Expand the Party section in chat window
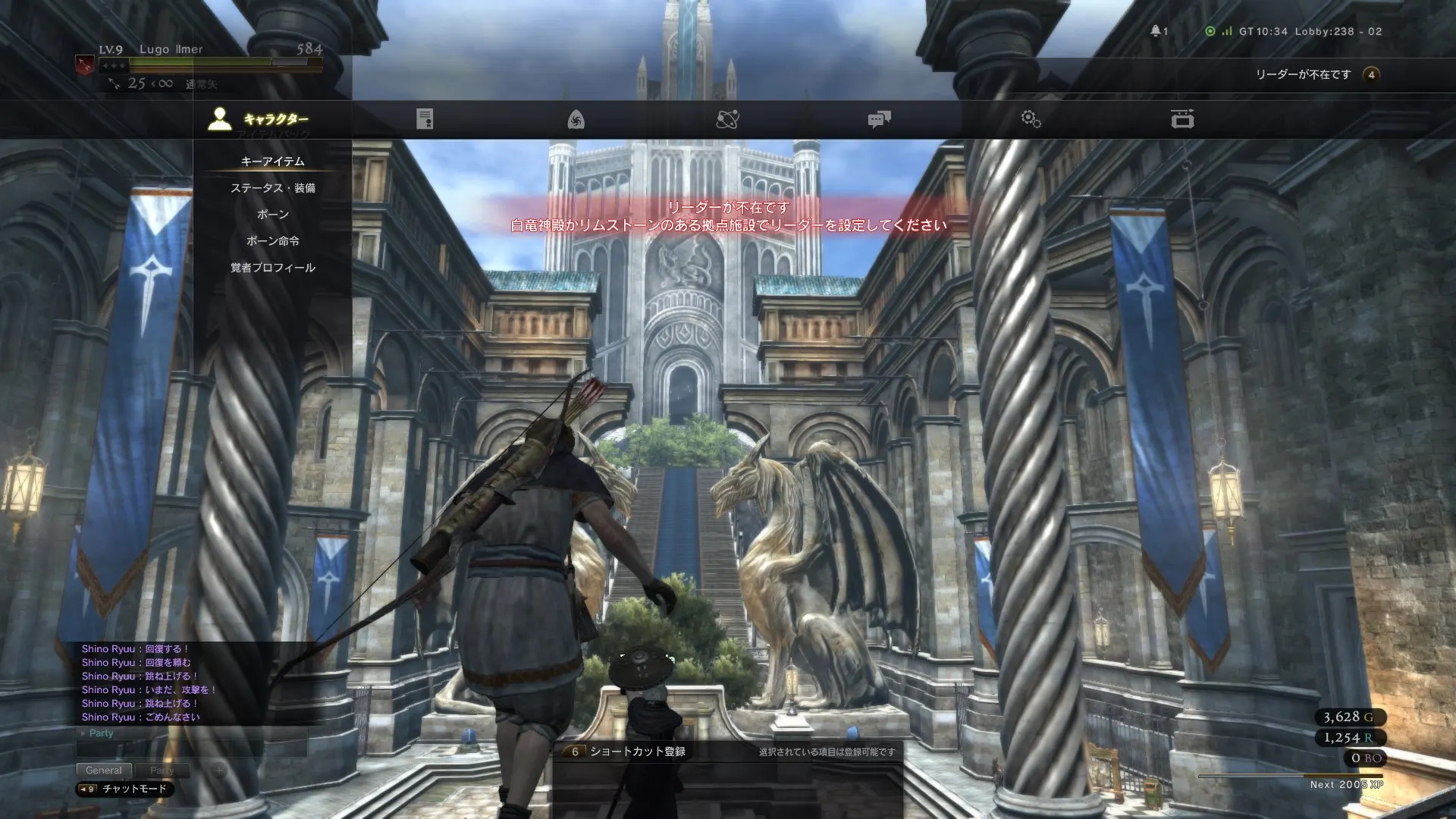The image size is (1456, 819). pos(99,733)
